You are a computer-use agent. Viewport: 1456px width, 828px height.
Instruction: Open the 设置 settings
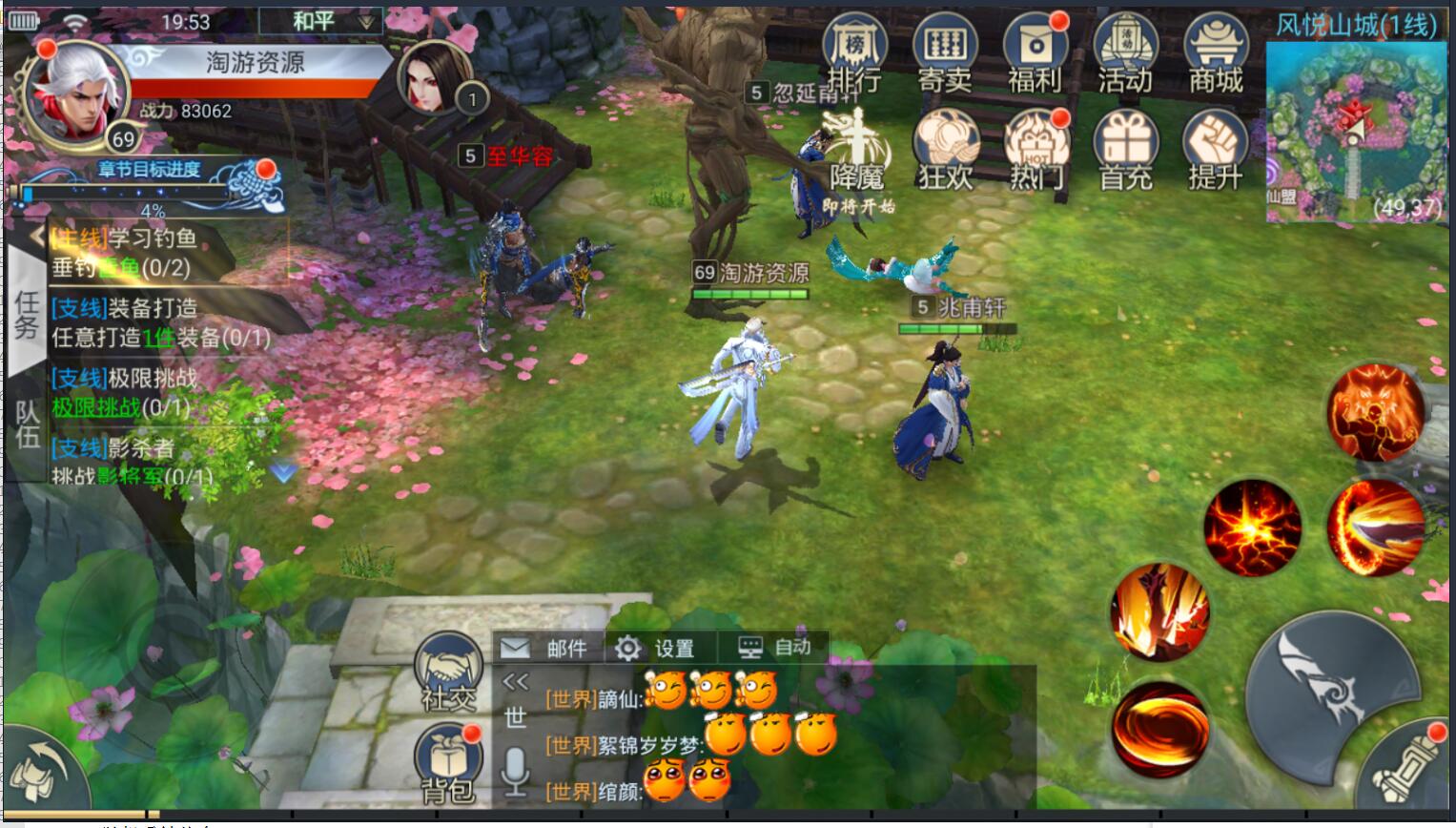click(x=656, y=649)
